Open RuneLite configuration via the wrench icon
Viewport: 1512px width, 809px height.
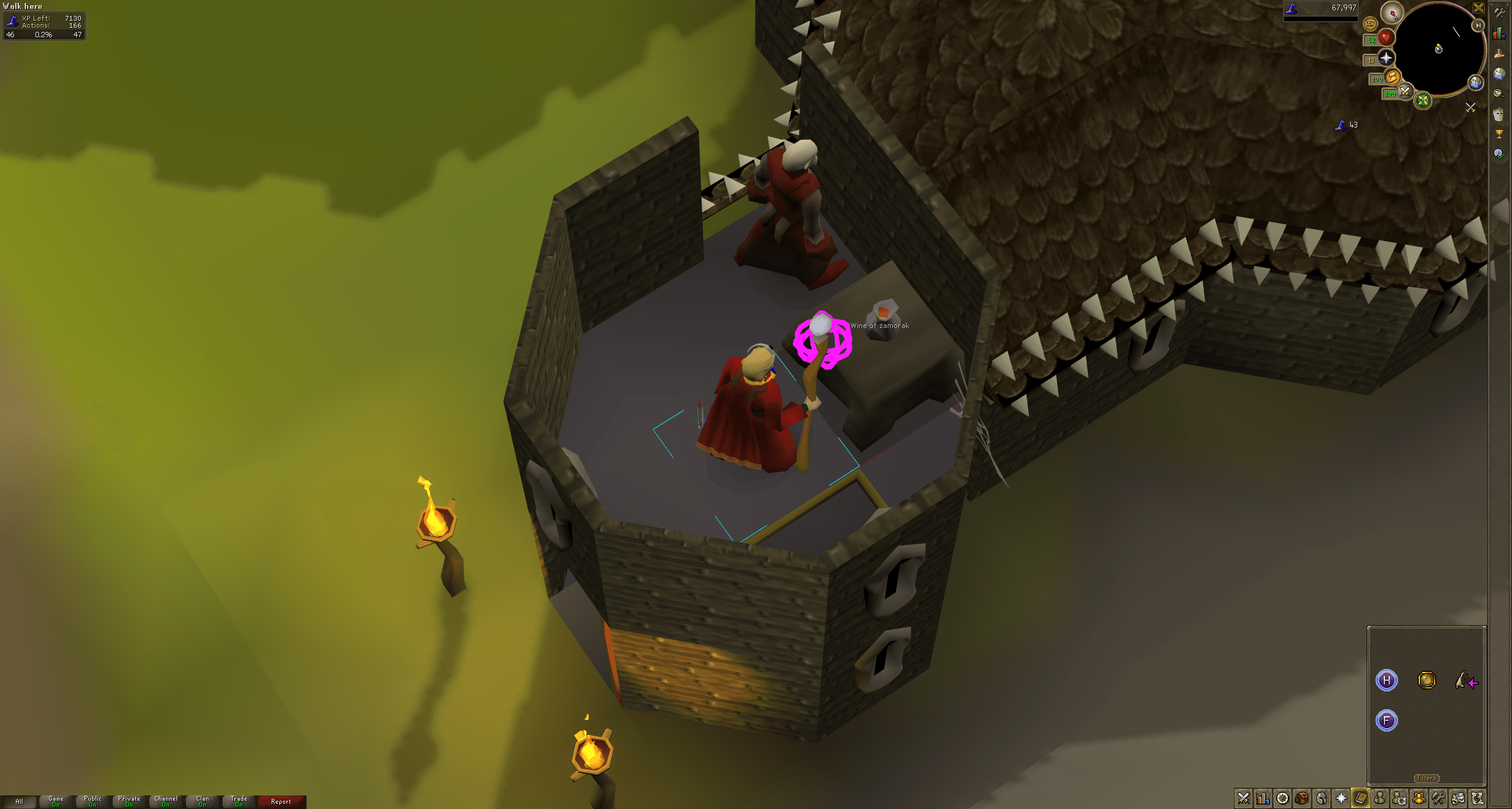click(1498, 14)
